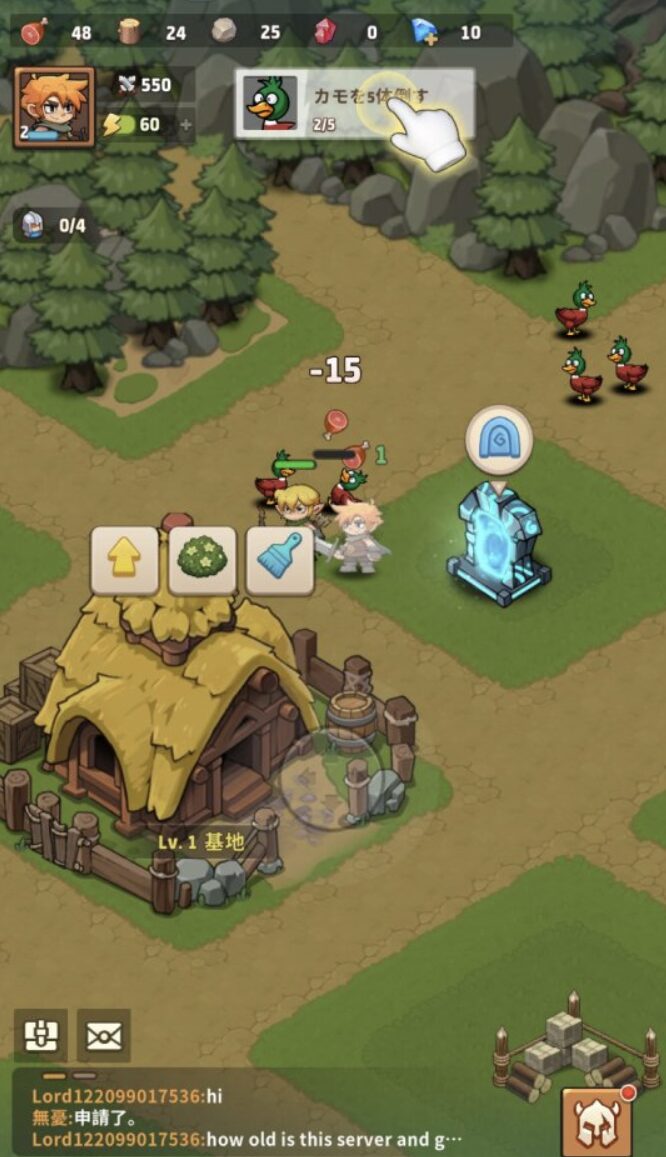Select the duck hunting quest tracker
Viewport: 666px width, 1157px height.
(354, 103)
